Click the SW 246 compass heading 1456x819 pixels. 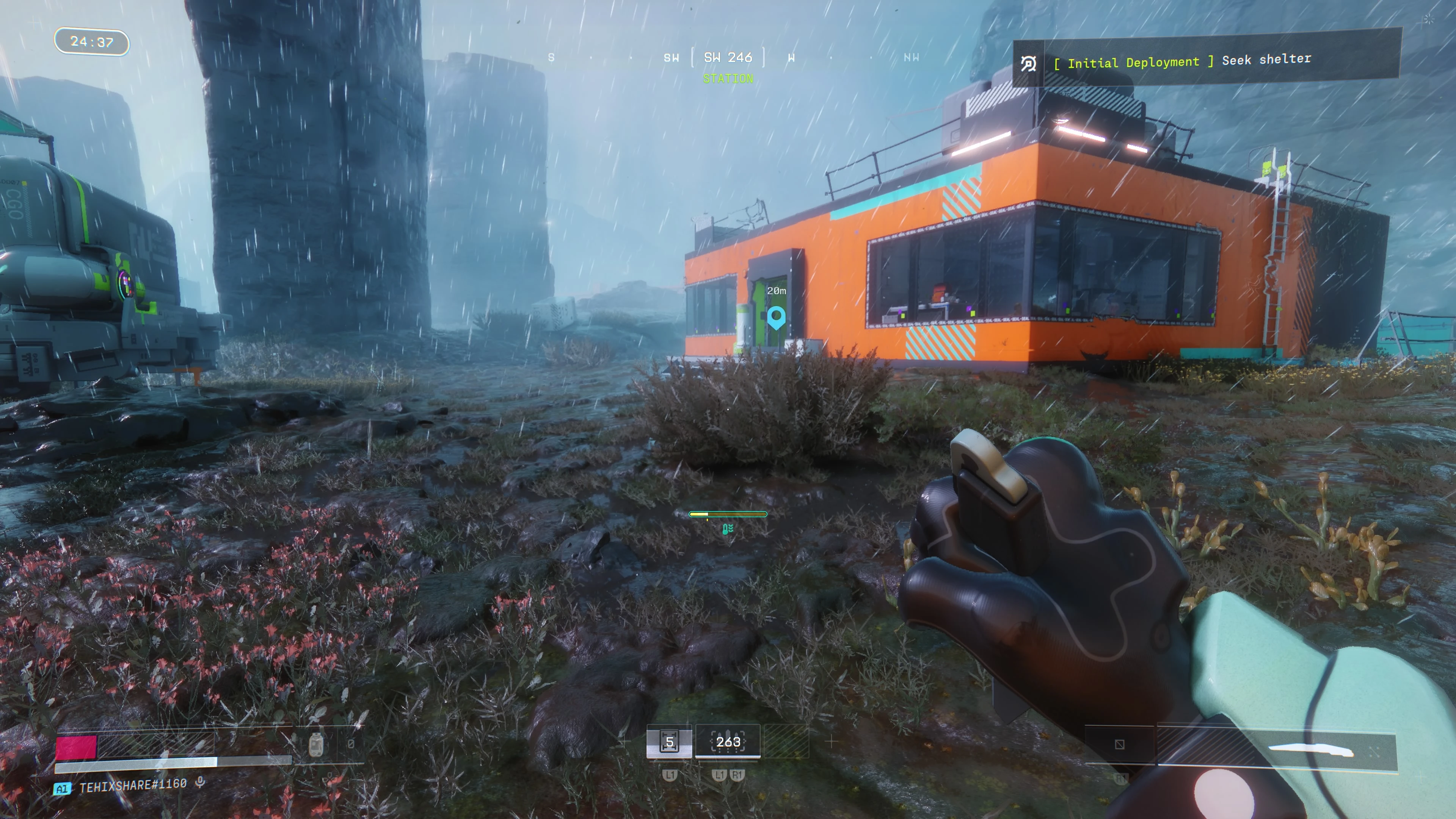pos(728,58)
